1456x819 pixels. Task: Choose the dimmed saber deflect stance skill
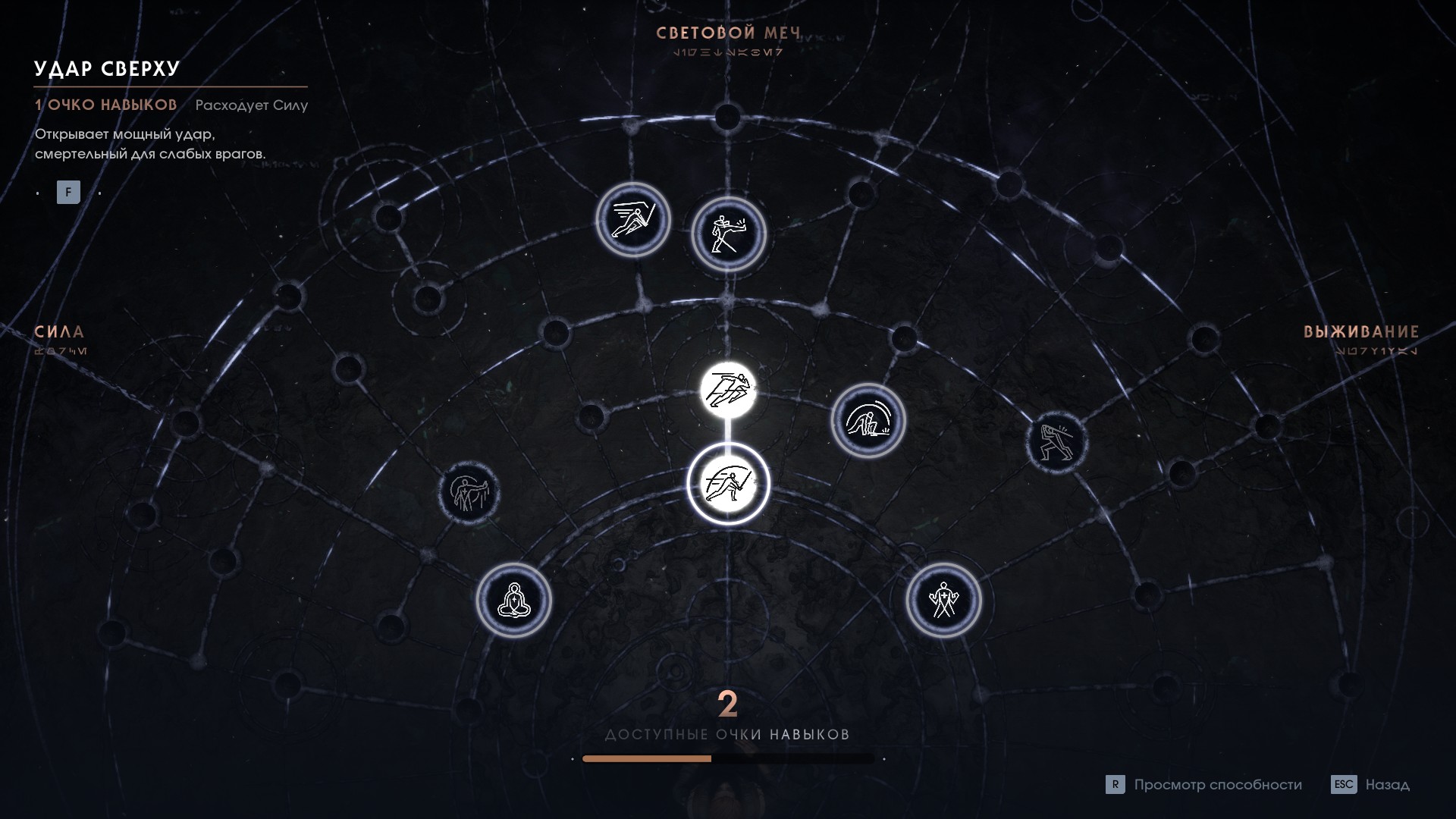click(x=1056, y=442)
